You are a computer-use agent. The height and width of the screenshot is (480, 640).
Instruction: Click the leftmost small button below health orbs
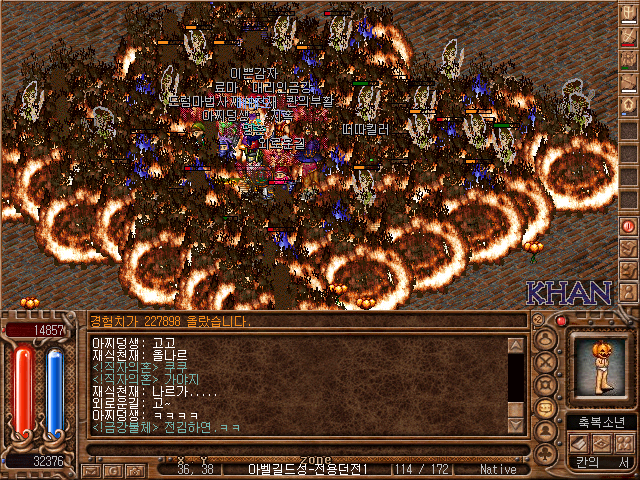point(90,469)
